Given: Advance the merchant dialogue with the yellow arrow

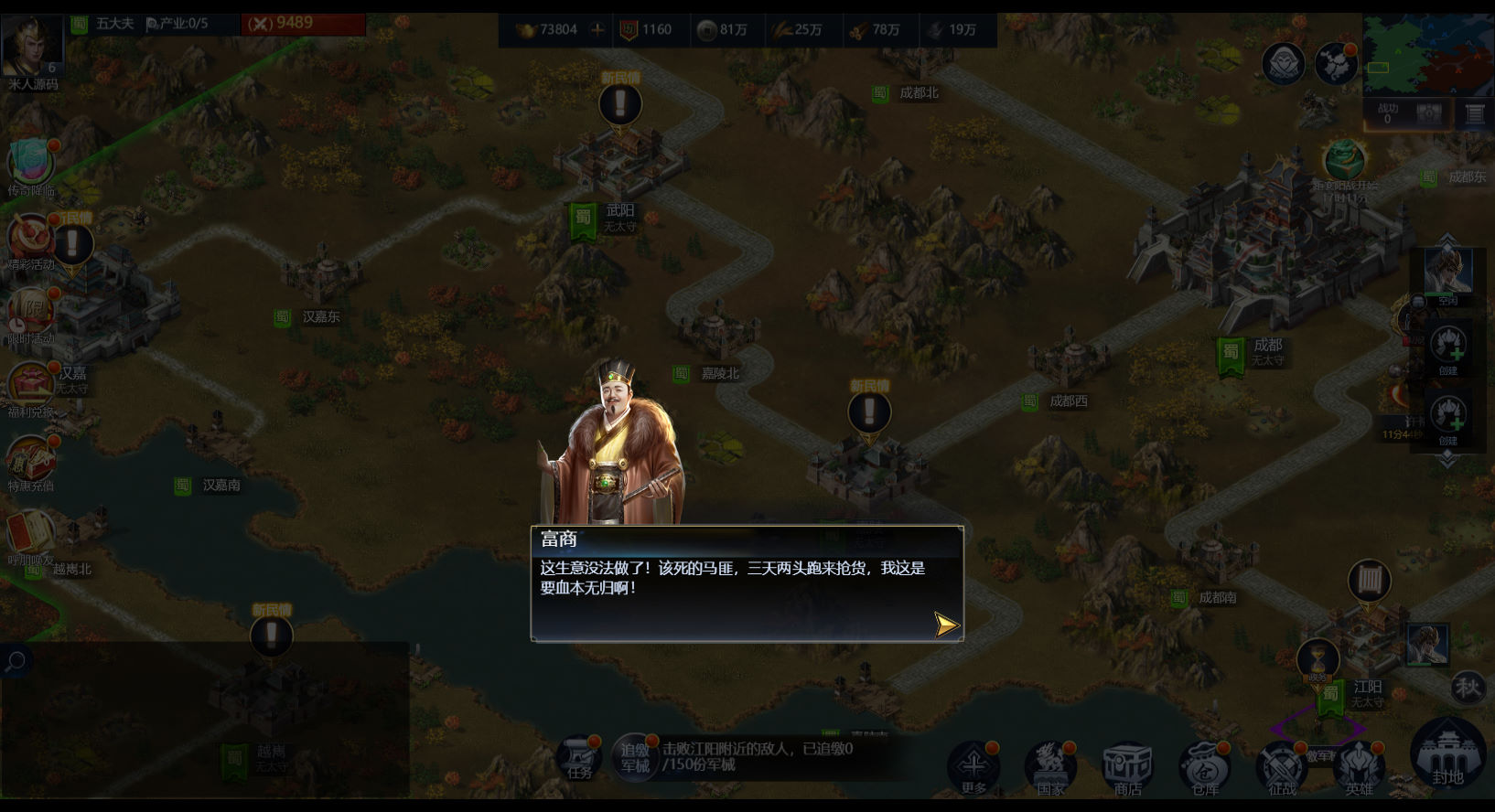Looking at the screenshot, I should click(x=946, y=625).
